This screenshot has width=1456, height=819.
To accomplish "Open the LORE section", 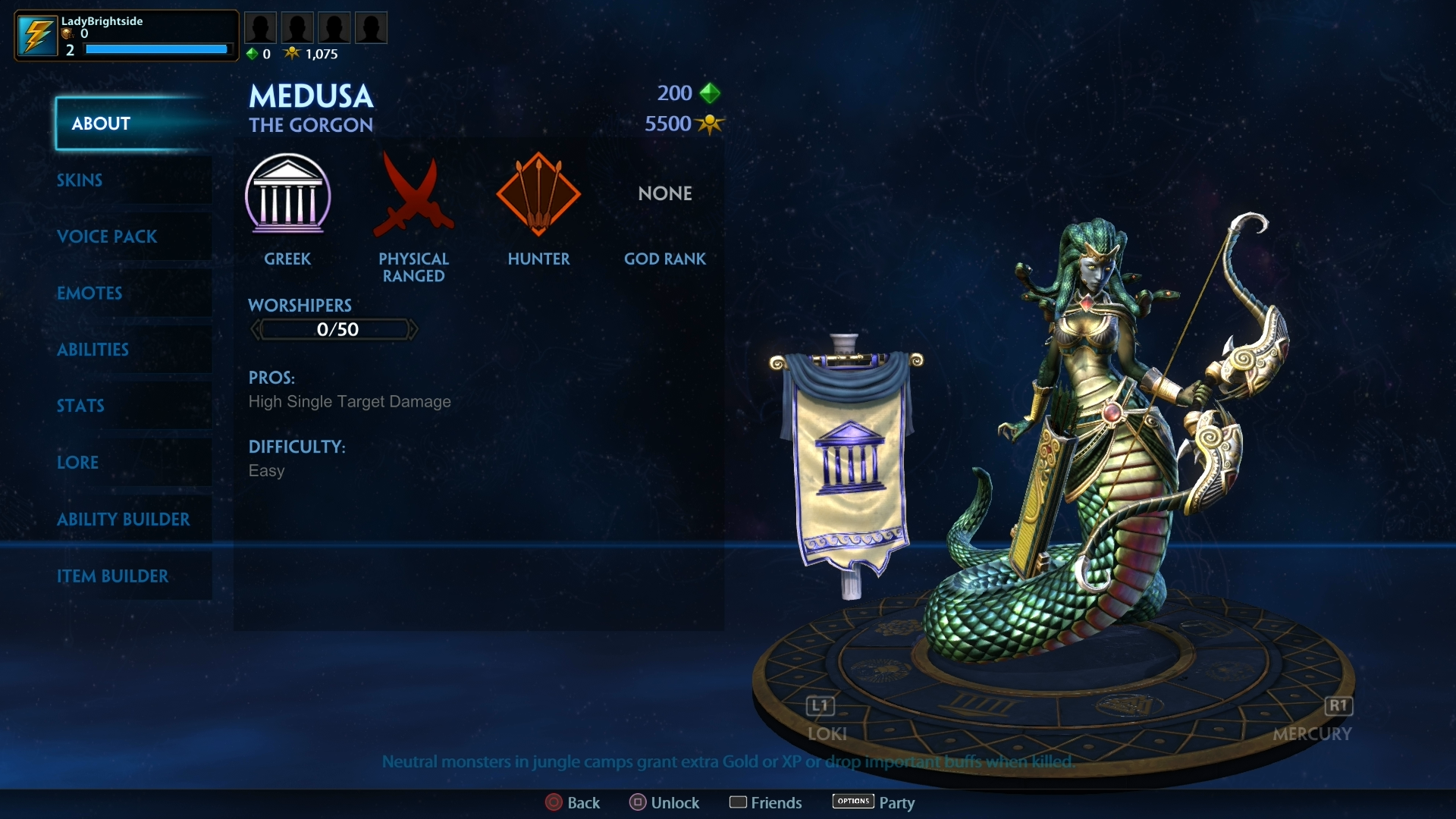I will [x=78, y=463].
